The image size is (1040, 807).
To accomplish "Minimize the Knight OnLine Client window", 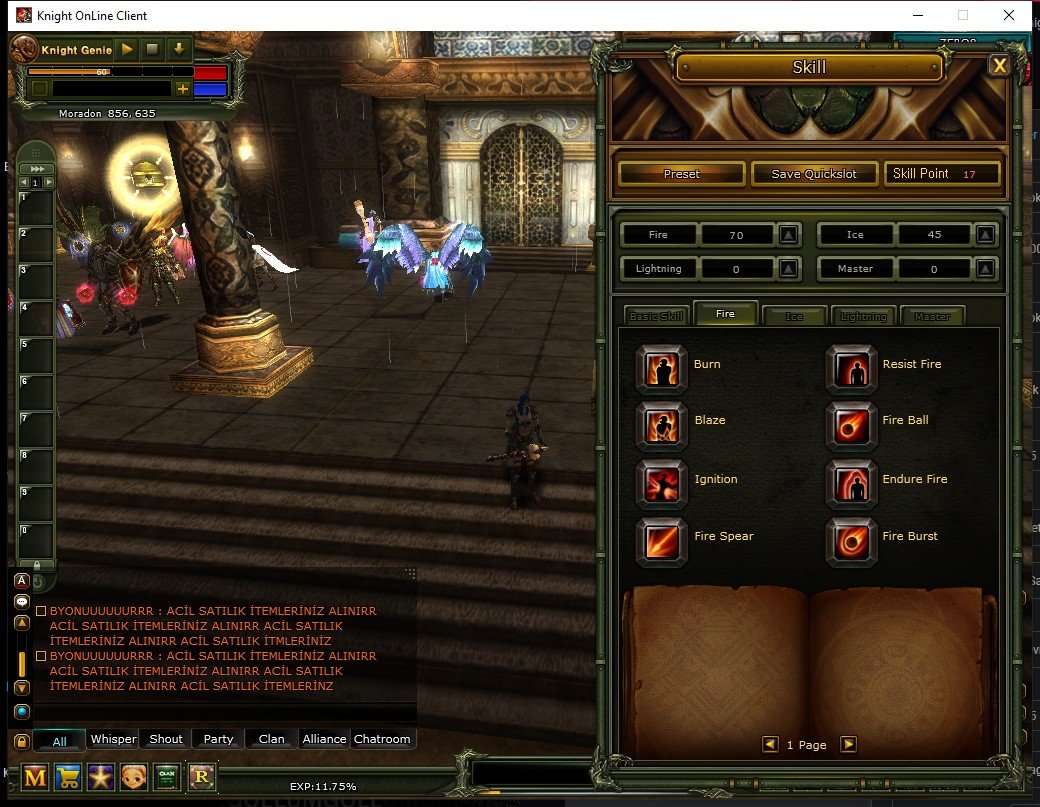I will (x=916, y=15).
